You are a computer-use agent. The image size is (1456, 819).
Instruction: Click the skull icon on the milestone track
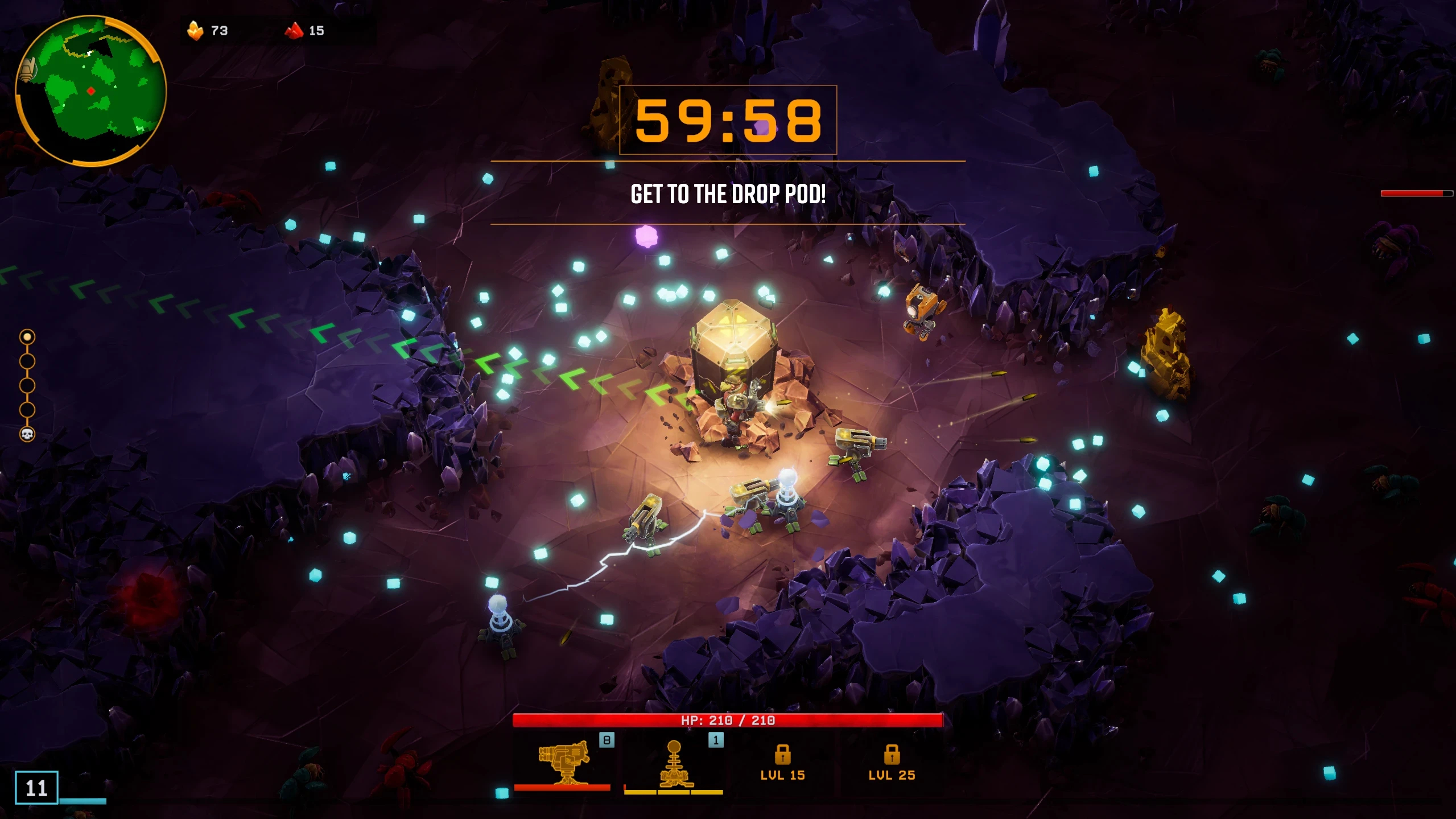27,435
